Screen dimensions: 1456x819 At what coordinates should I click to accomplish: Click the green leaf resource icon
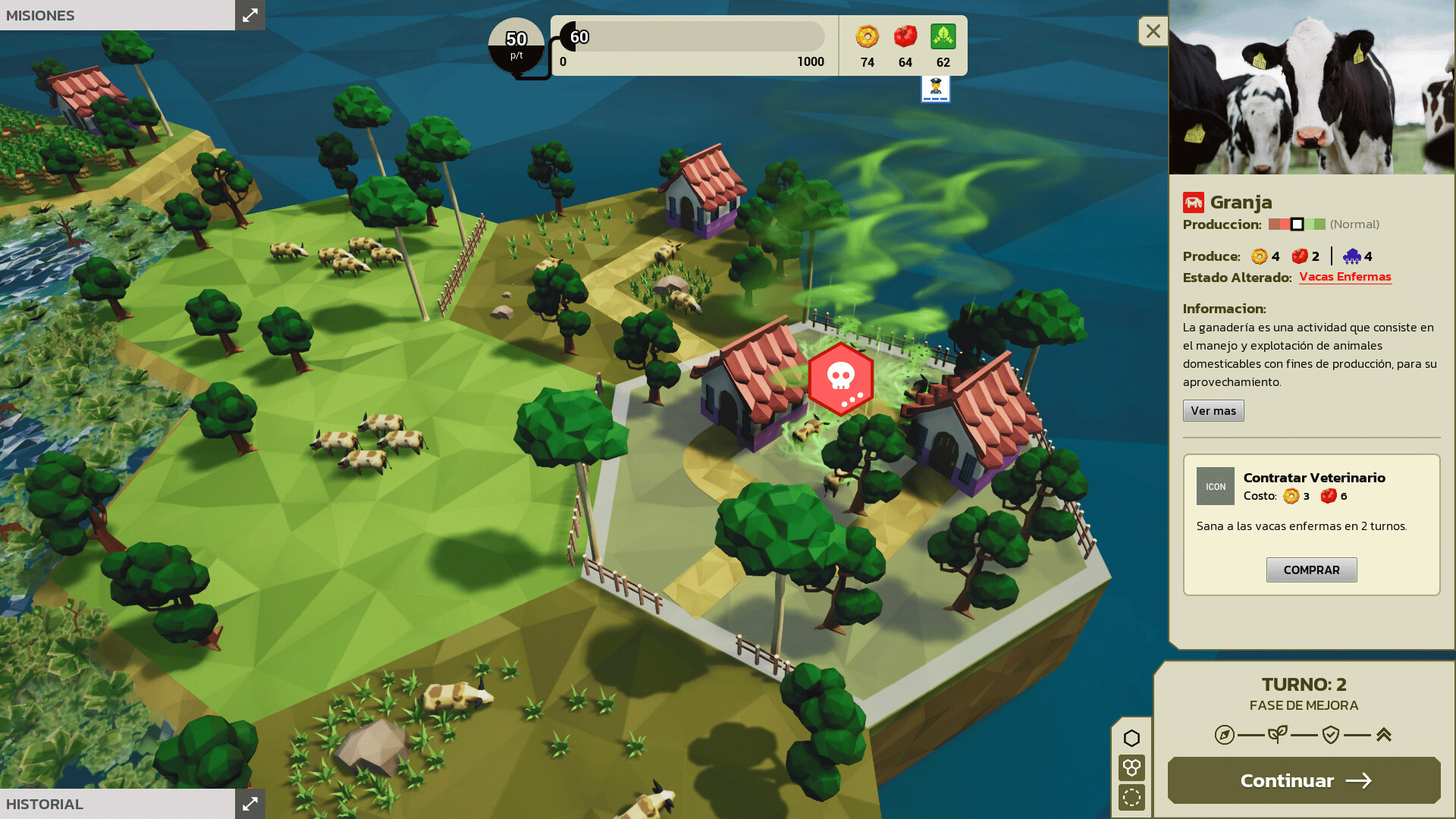tap(943, 36)
